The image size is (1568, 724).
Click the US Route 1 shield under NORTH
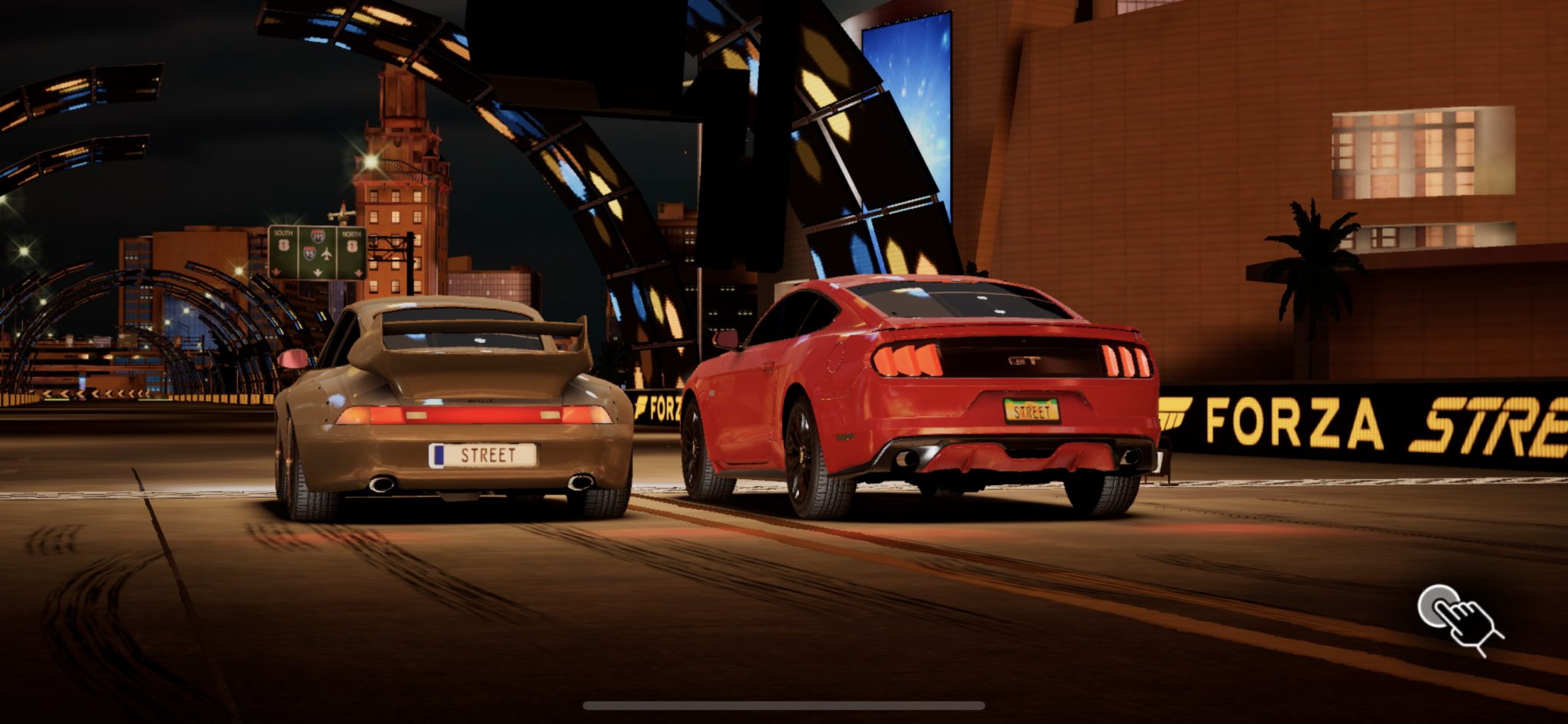click(351, 245)
